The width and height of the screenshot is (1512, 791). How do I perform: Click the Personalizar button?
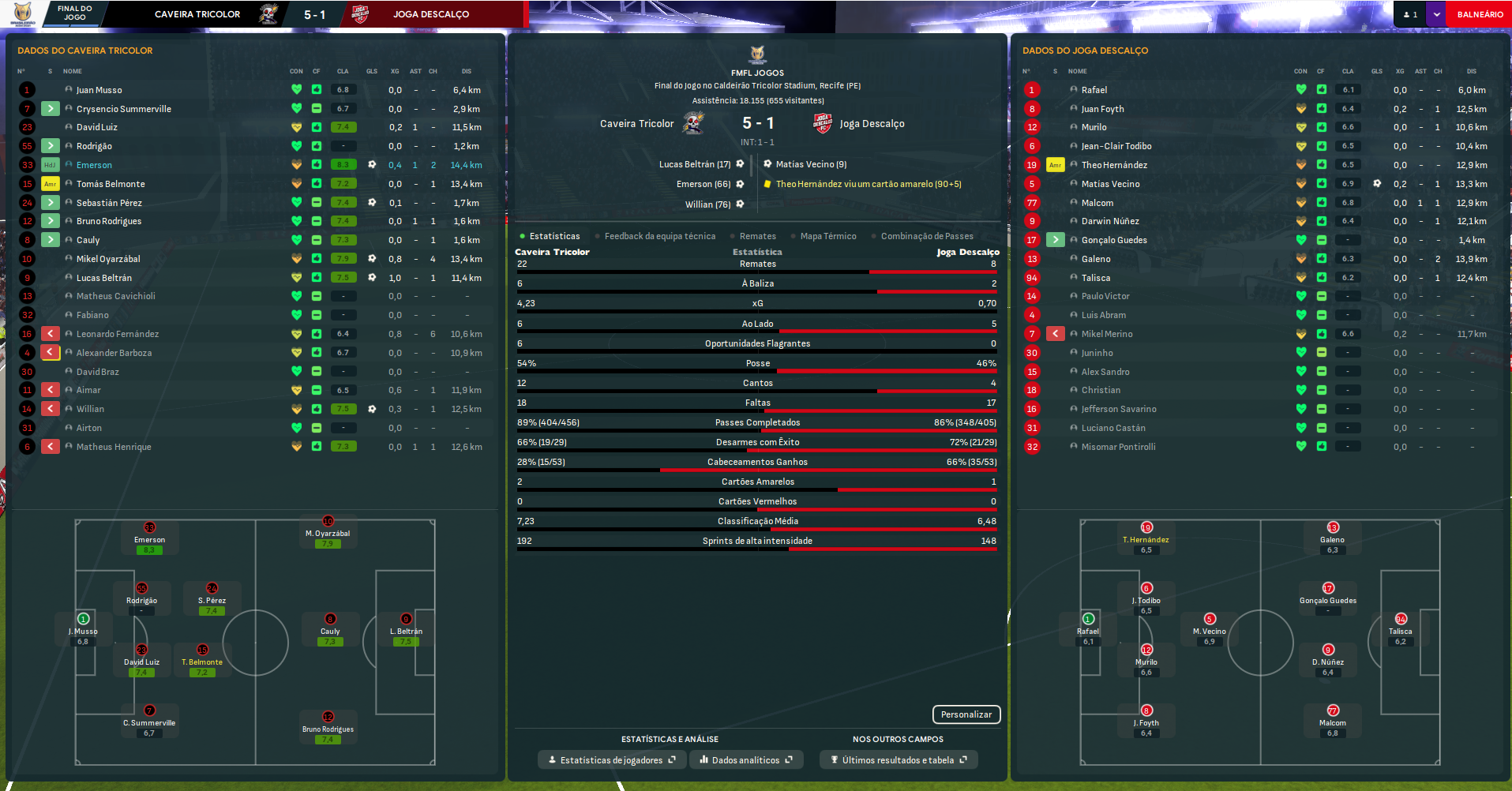[x=966, y=714]
